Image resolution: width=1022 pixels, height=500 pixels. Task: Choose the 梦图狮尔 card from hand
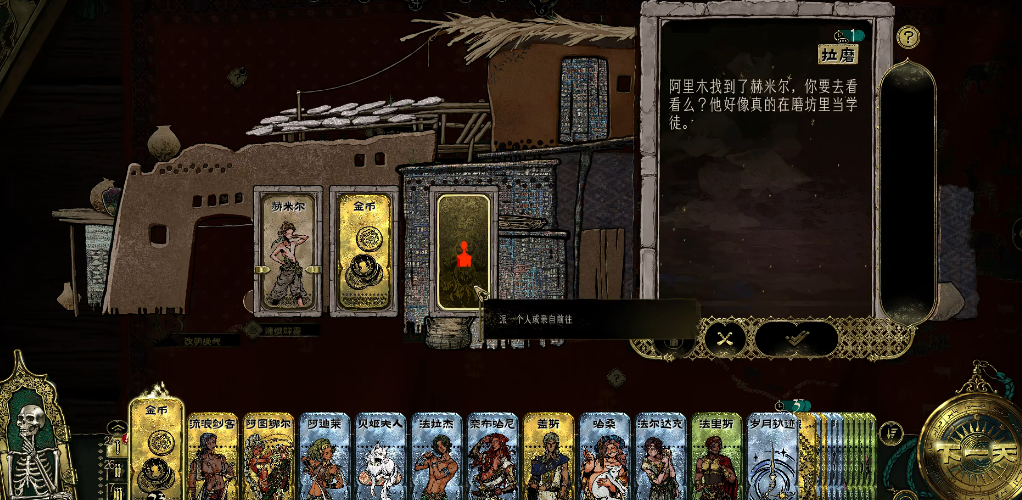tap(268, 457)
